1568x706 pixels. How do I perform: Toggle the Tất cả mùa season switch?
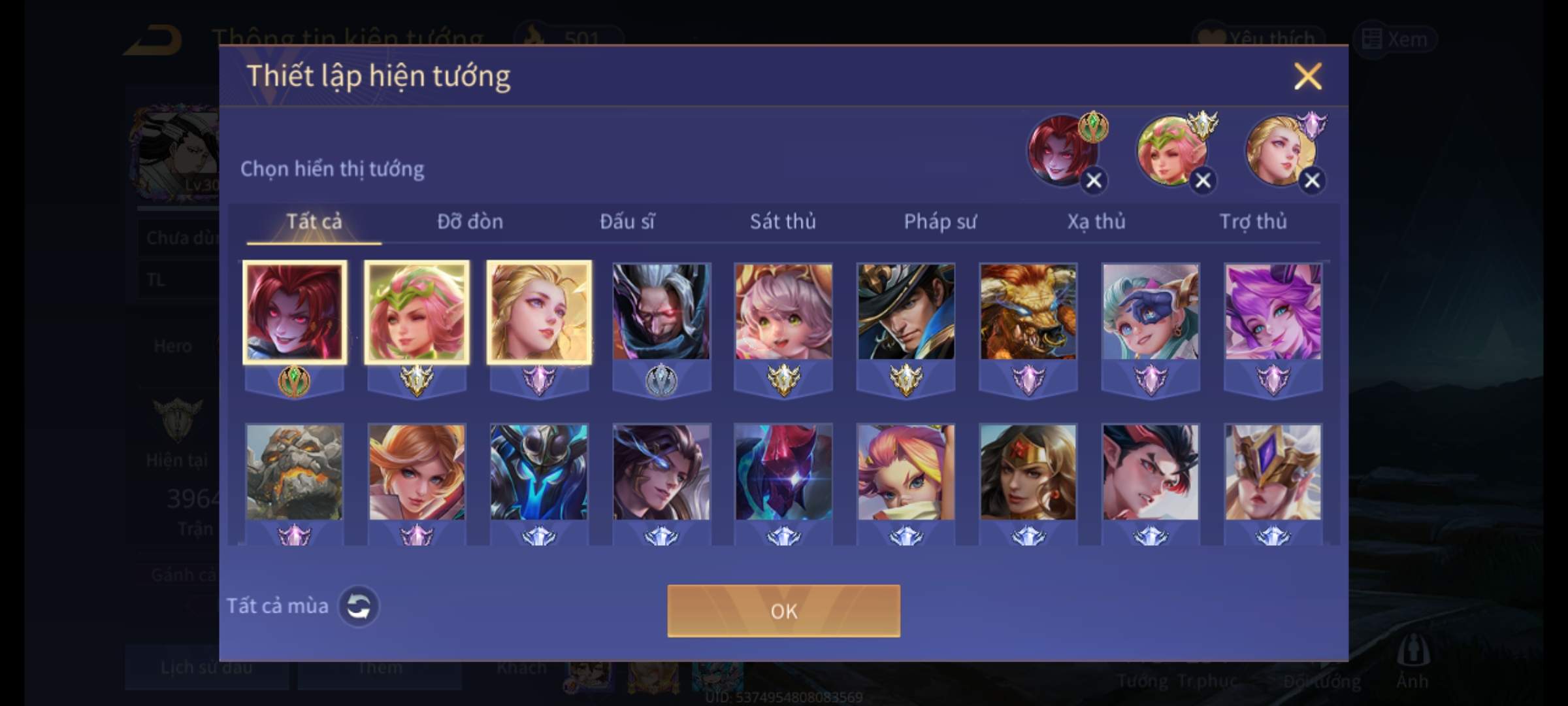(x=358, y=606)
